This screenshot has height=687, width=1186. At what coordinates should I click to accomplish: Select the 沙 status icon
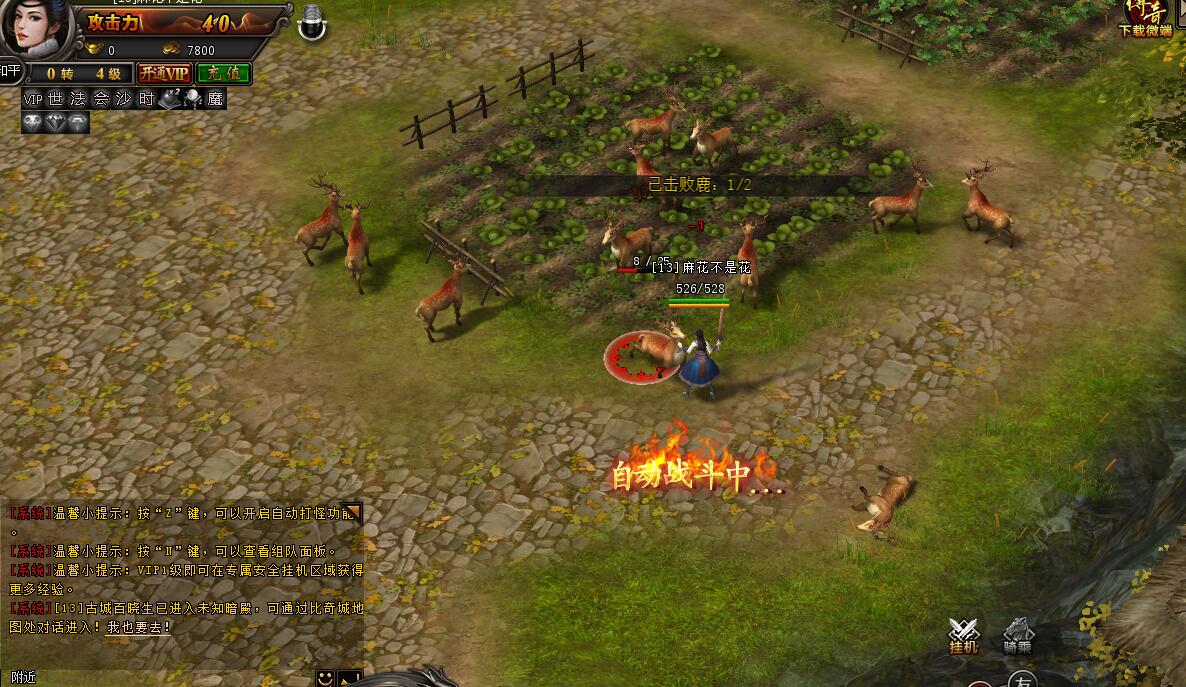(x=124, y=99)
